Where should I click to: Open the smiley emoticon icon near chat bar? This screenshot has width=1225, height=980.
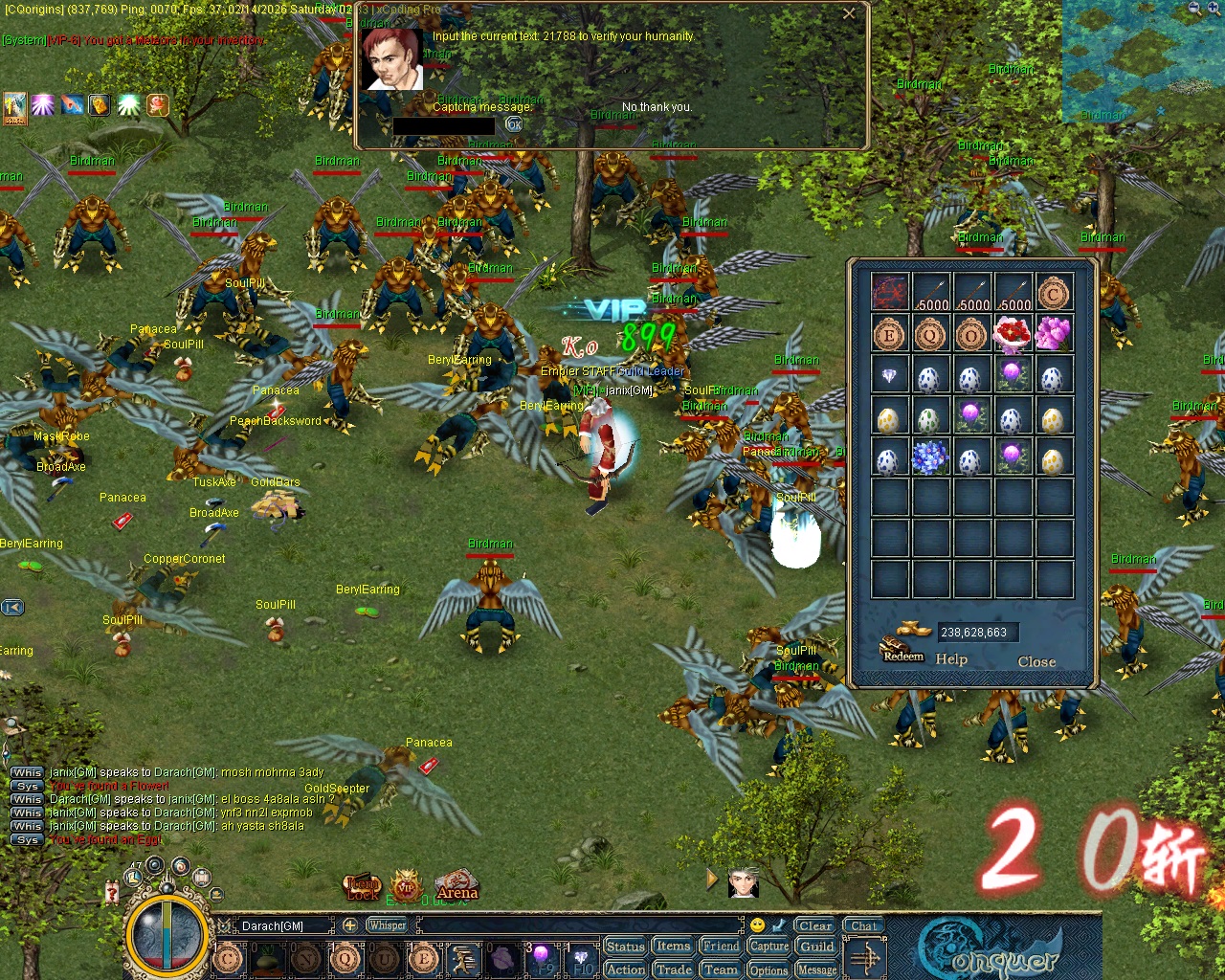coord(757,925)
